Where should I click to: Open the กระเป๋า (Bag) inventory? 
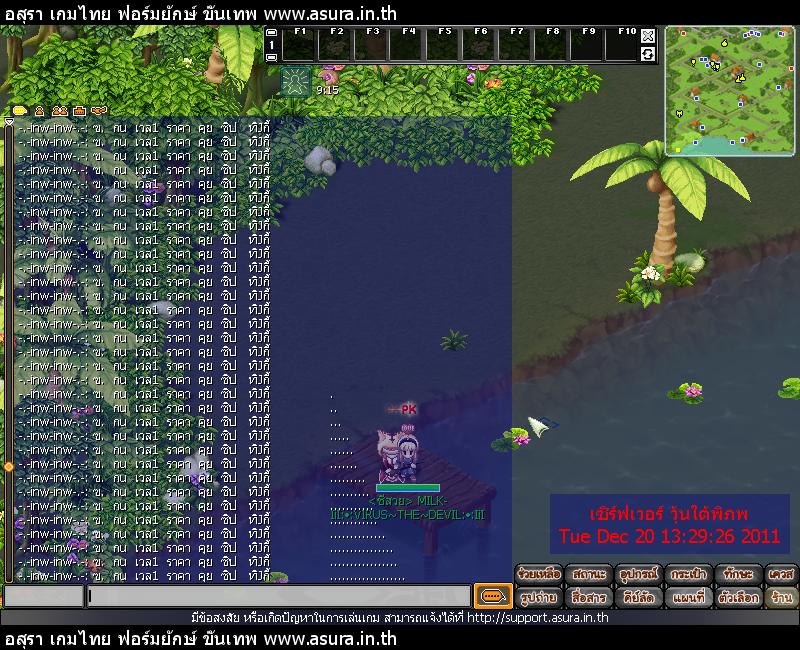coord(689,575)
